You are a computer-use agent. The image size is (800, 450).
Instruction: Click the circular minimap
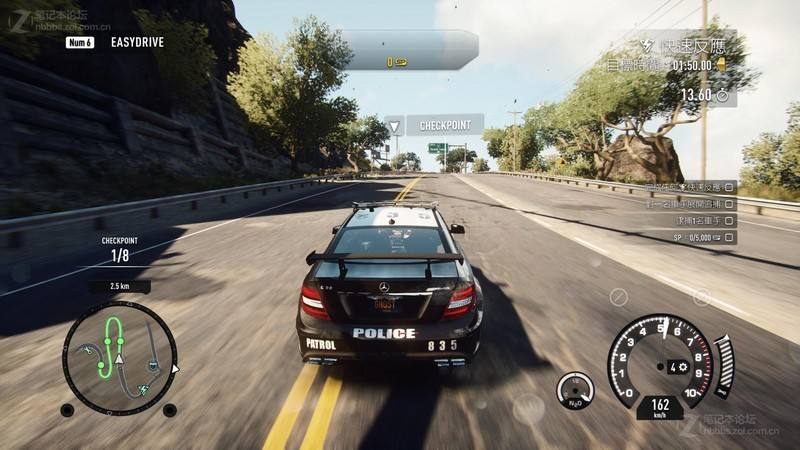pos(120,358)
